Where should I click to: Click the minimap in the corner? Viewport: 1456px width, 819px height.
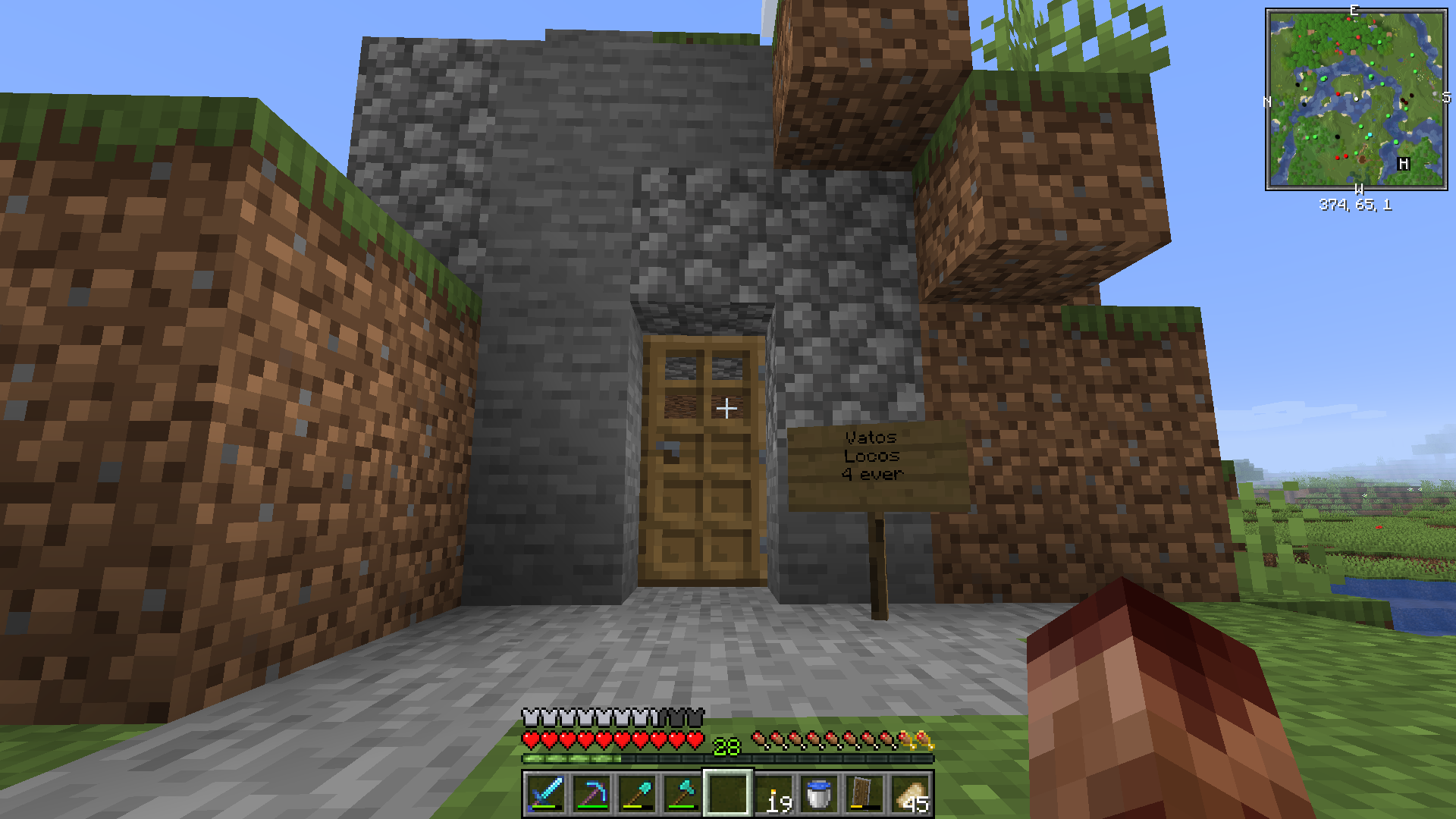click(x=1356, y=99)
